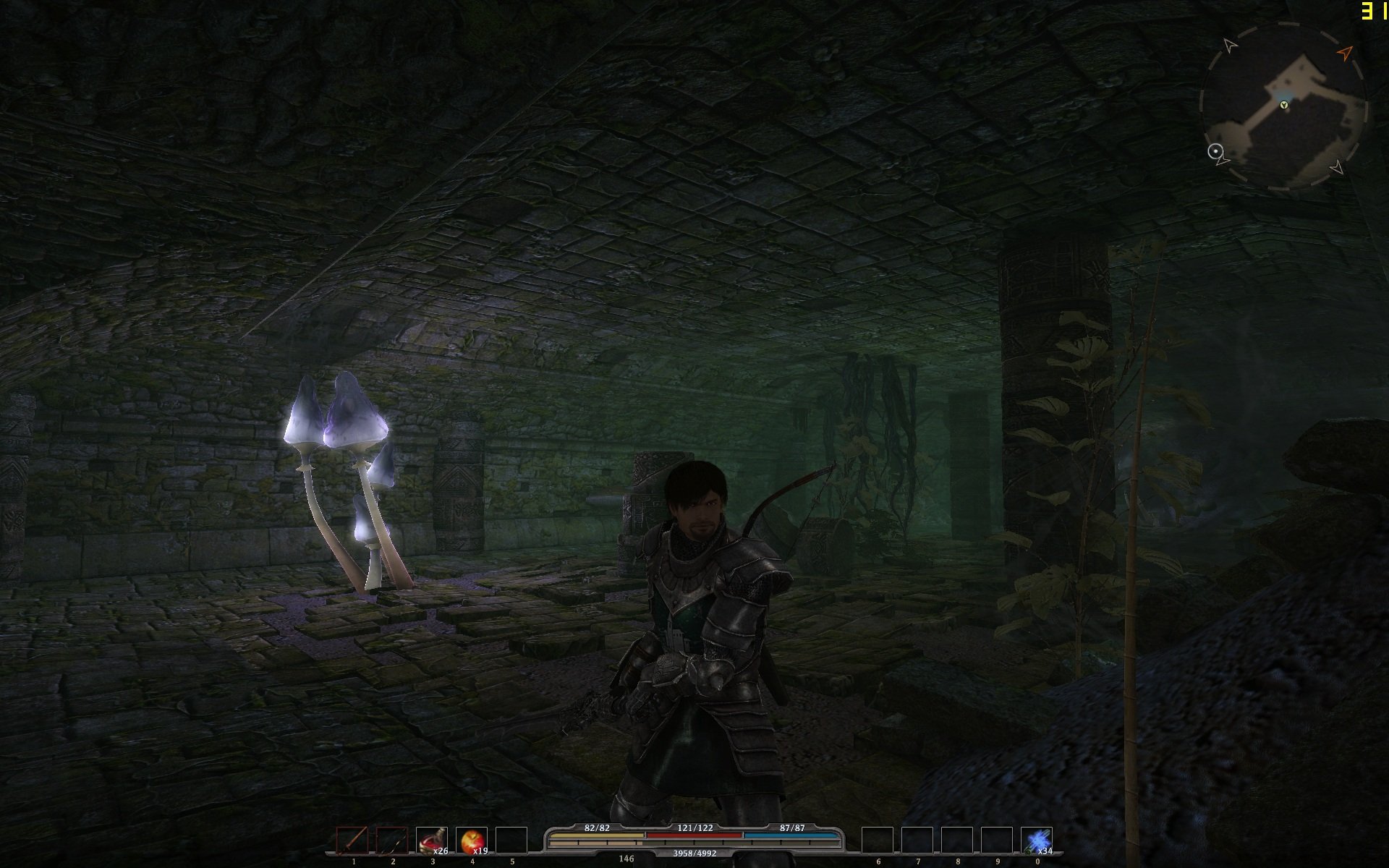Image resolution: width=1389 pixels, height=868 pixels.
Task: Select the sword in hotbar slot 1
Action: pos(352,841)
